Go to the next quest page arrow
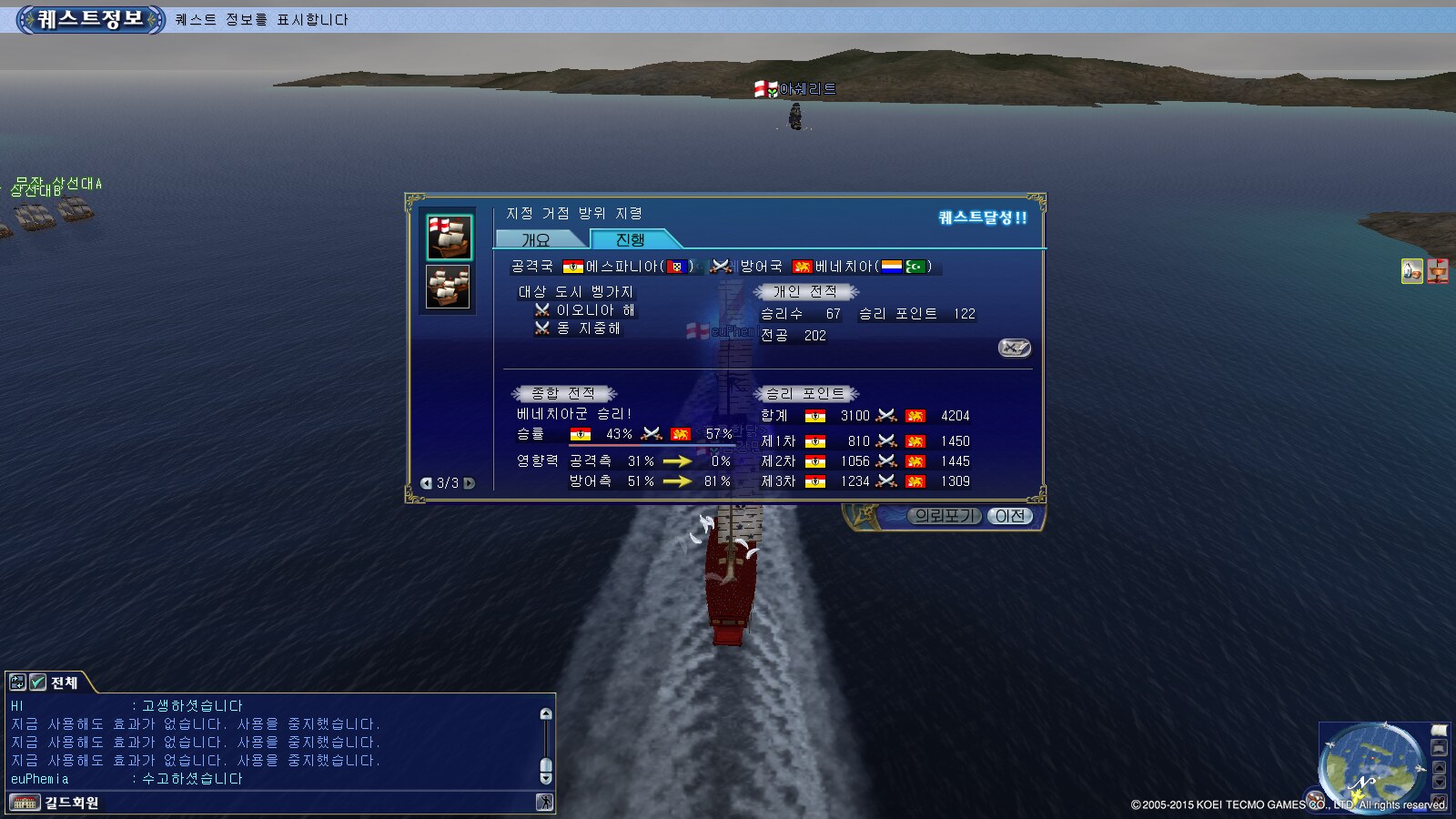 click(x=470, y=483)
